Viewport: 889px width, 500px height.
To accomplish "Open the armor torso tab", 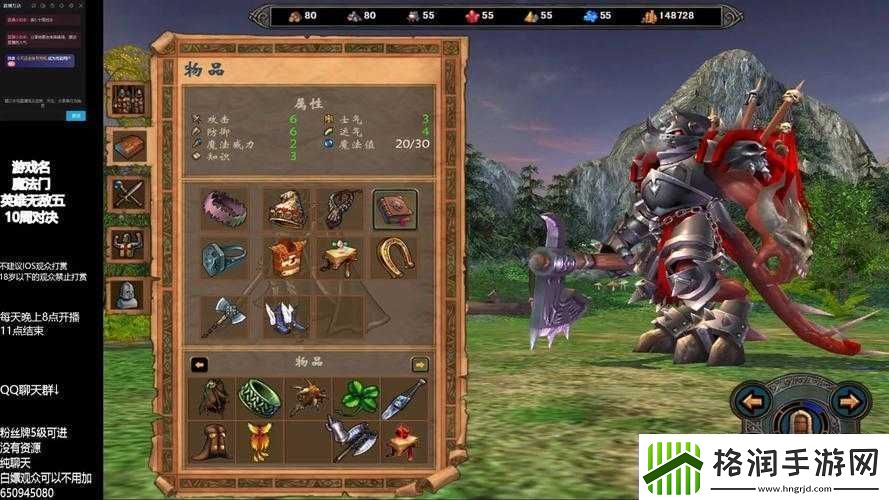I will coord(129,243).
